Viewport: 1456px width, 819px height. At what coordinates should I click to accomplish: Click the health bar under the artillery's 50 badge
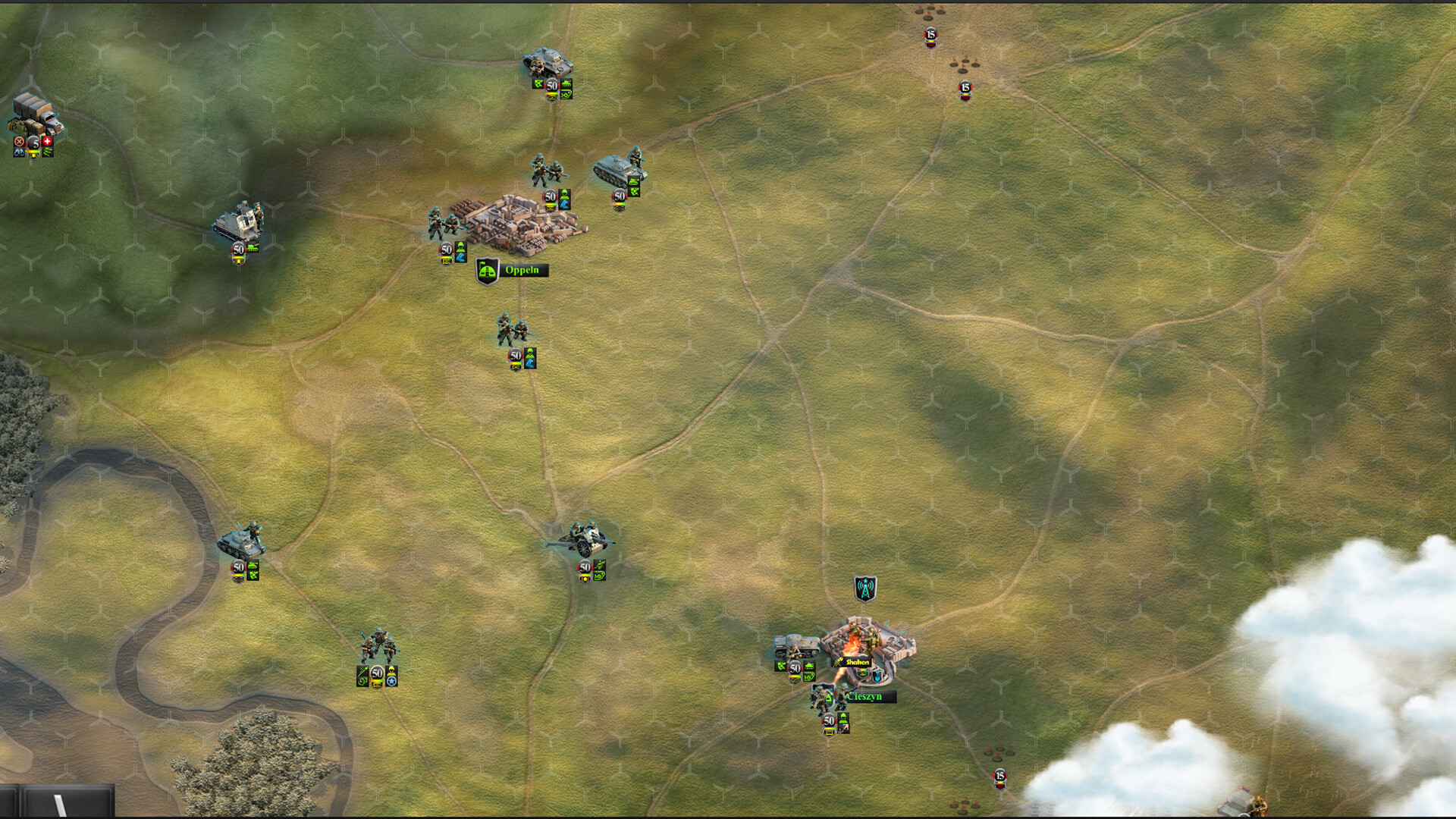click(585, 575)
